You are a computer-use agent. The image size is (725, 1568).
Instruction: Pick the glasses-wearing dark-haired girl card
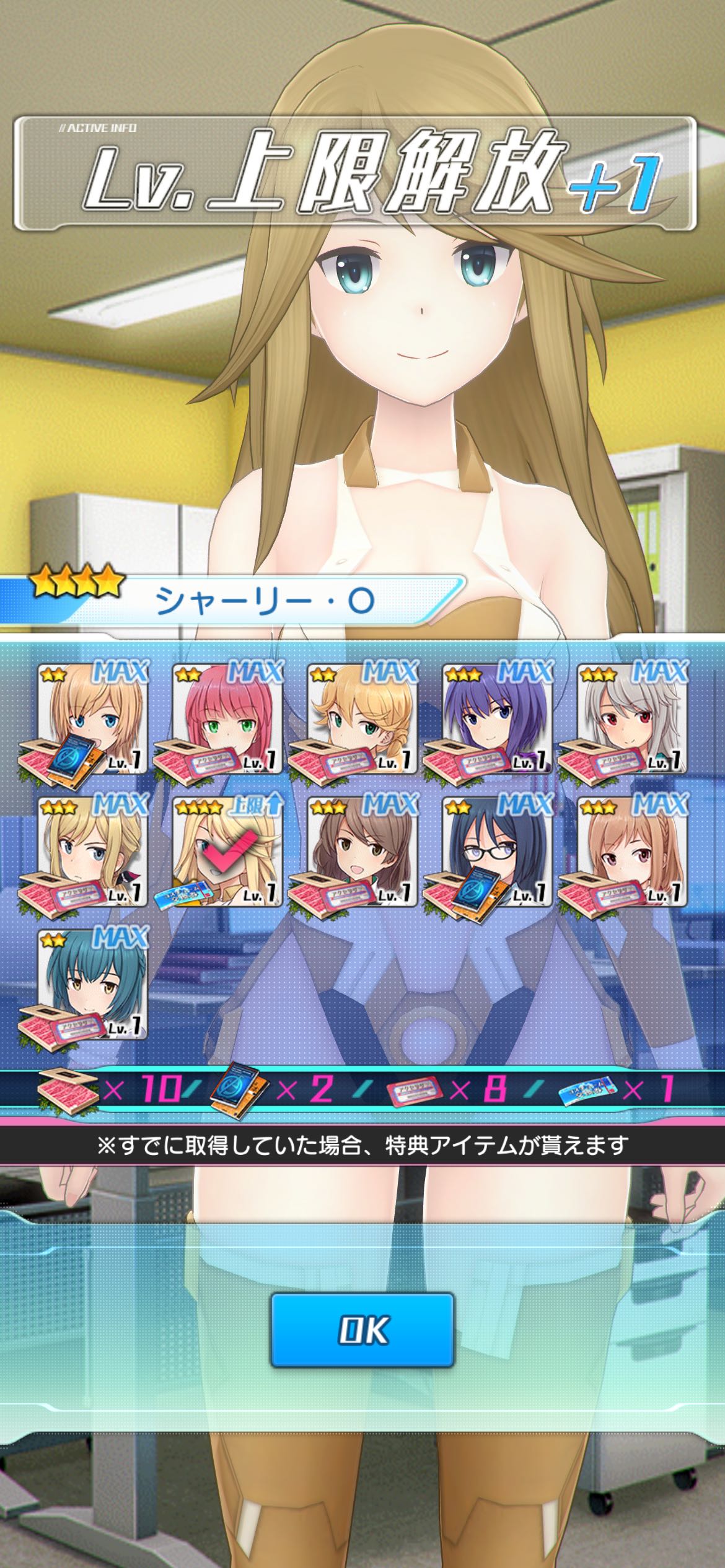[497, 850]
